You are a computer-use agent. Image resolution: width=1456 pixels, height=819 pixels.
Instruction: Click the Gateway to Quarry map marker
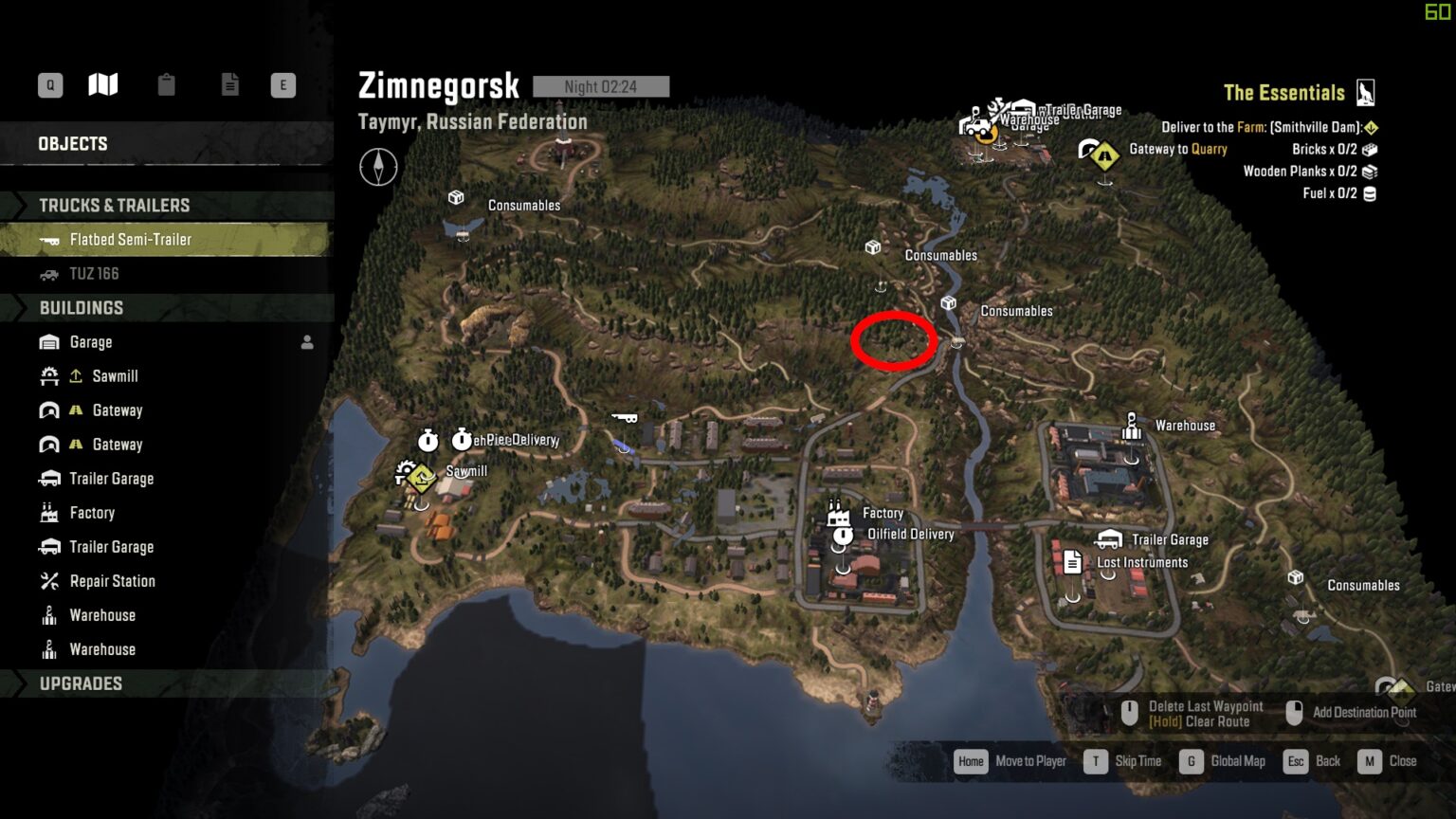point(1103,152)
